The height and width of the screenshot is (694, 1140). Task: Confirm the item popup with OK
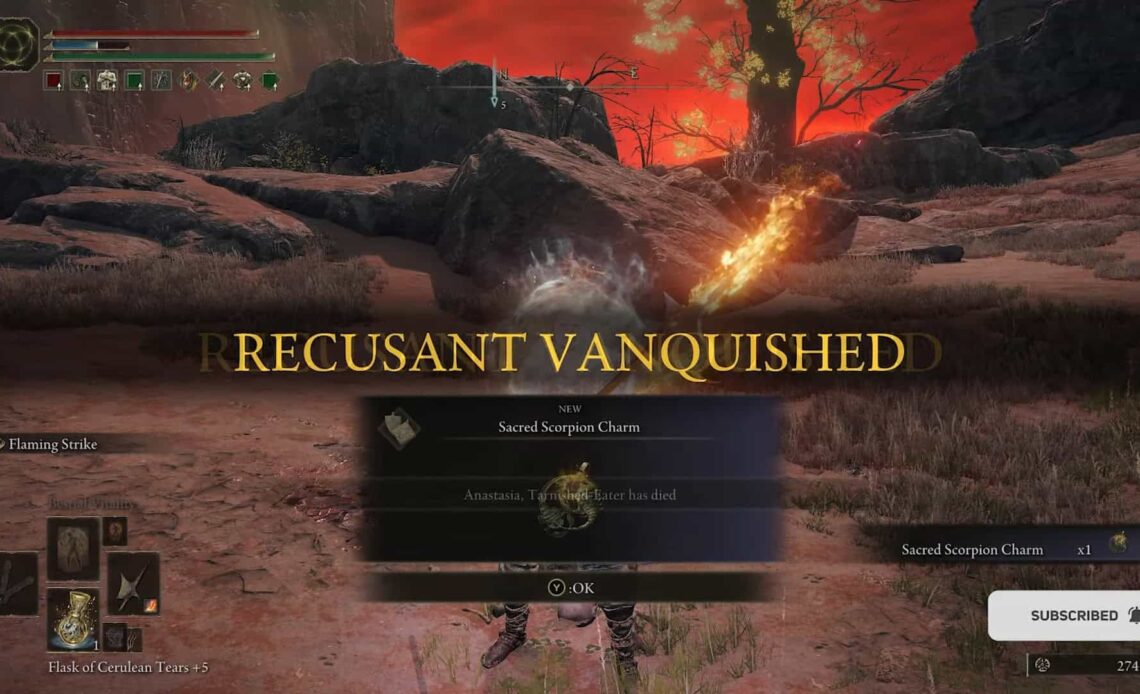click(x=571, y=588)
